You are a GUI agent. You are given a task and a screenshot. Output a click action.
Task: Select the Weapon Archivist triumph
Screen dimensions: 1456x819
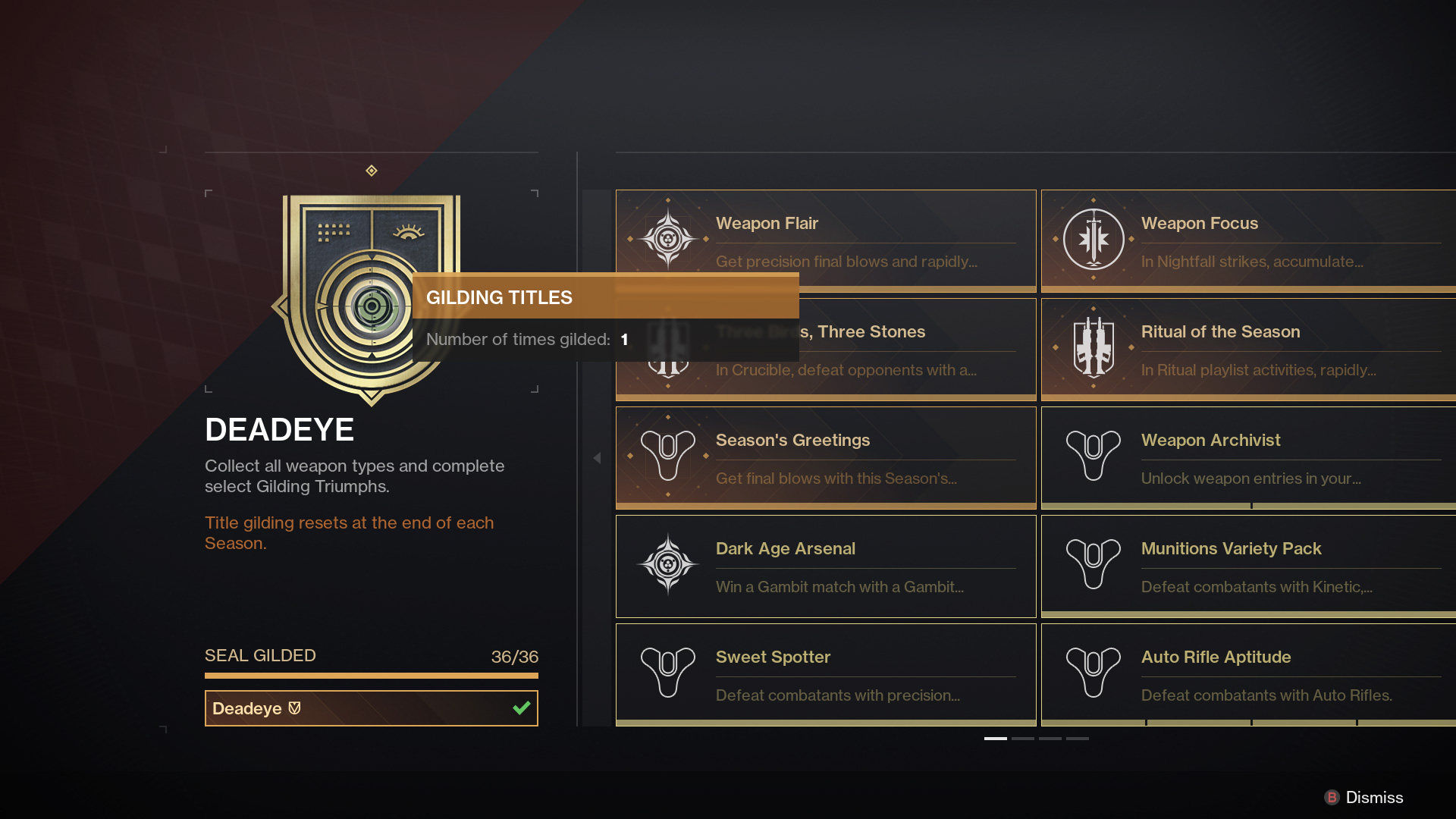click(x=1247, y=457)
